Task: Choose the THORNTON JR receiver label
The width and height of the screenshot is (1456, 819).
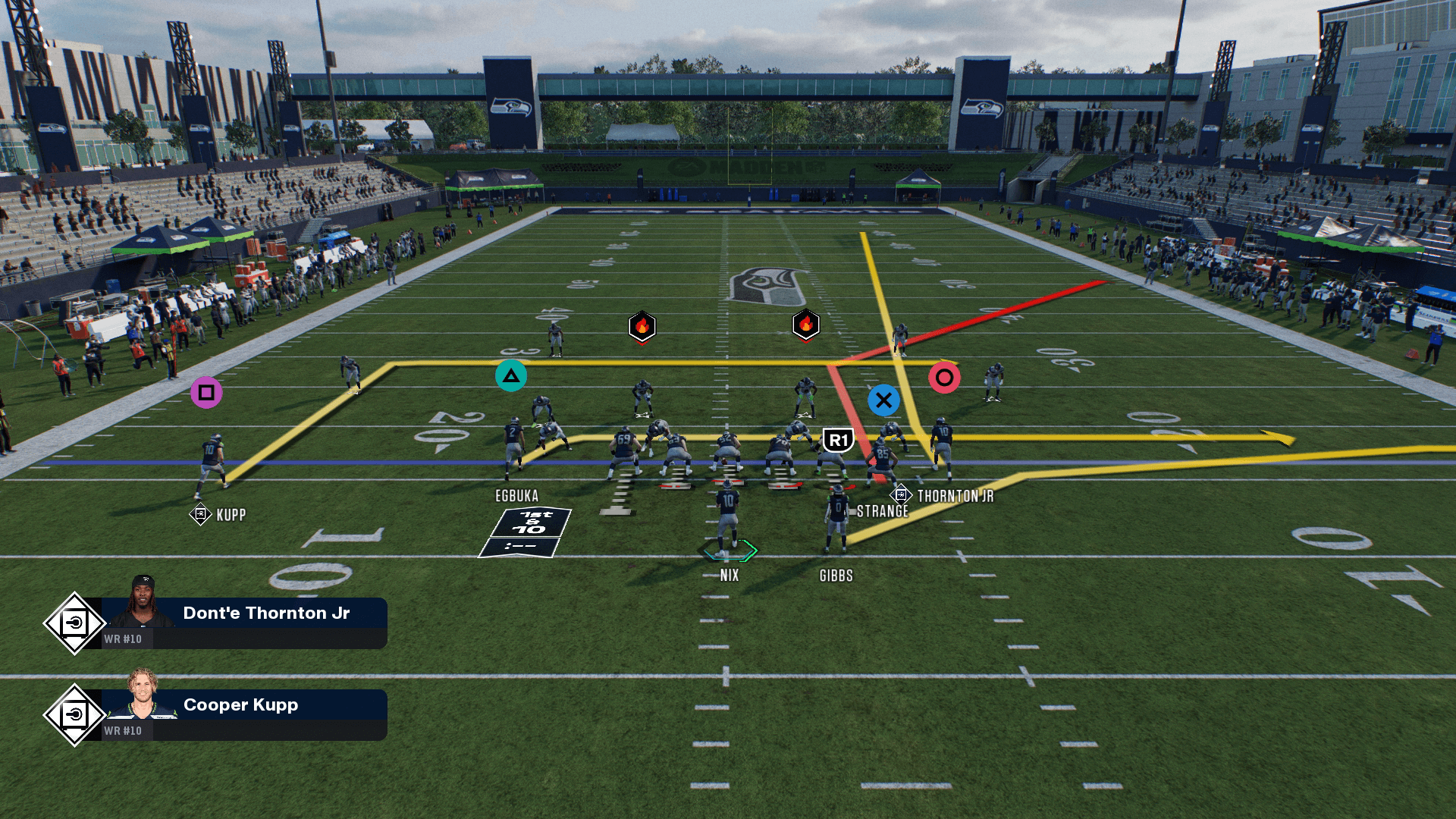Action: coord(955,497)
